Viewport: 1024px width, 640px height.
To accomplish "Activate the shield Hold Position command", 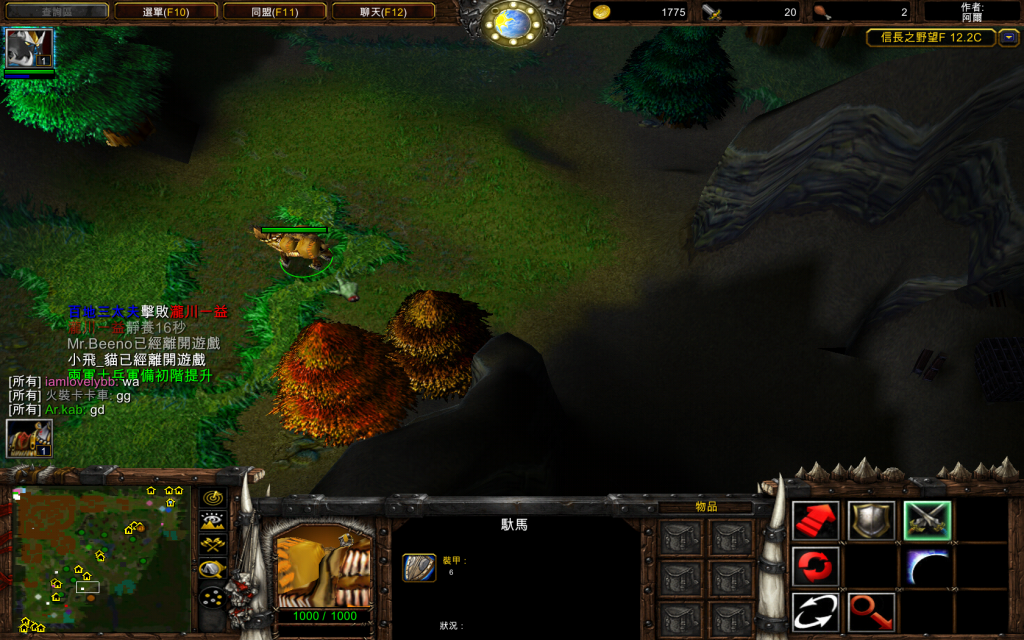I will tap(872, 520).
